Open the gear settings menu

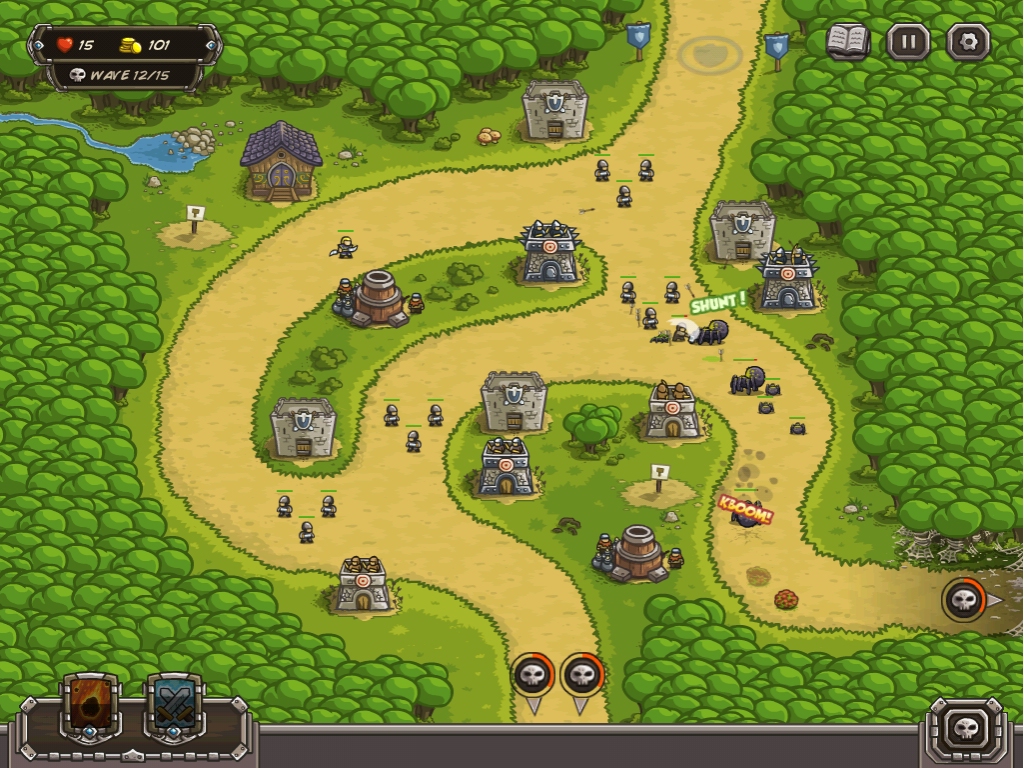968,42
